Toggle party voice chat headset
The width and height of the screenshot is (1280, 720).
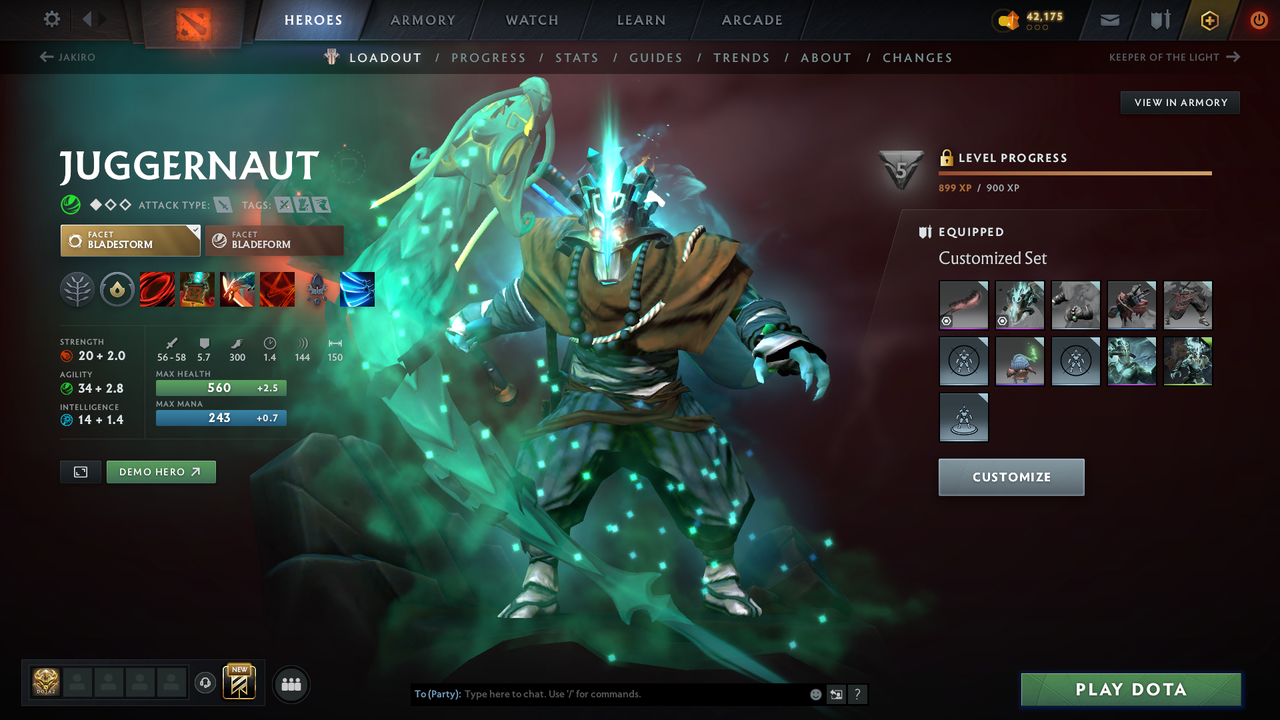coord(207,682)
